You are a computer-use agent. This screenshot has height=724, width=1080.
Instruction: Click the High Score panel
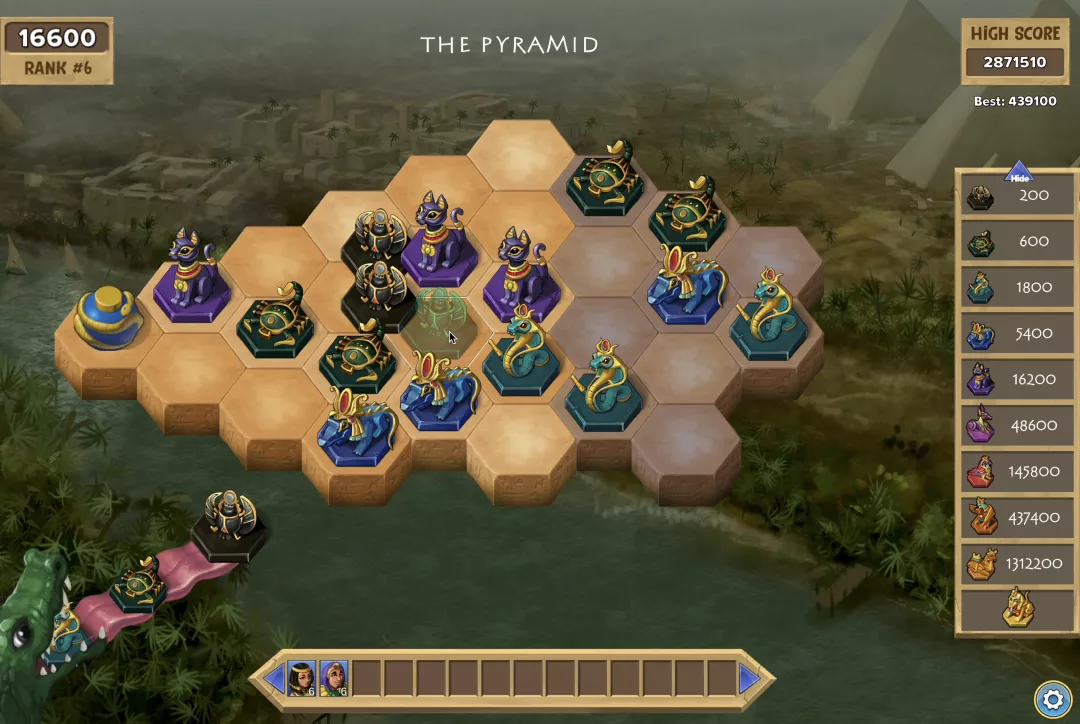point(1015,50)
